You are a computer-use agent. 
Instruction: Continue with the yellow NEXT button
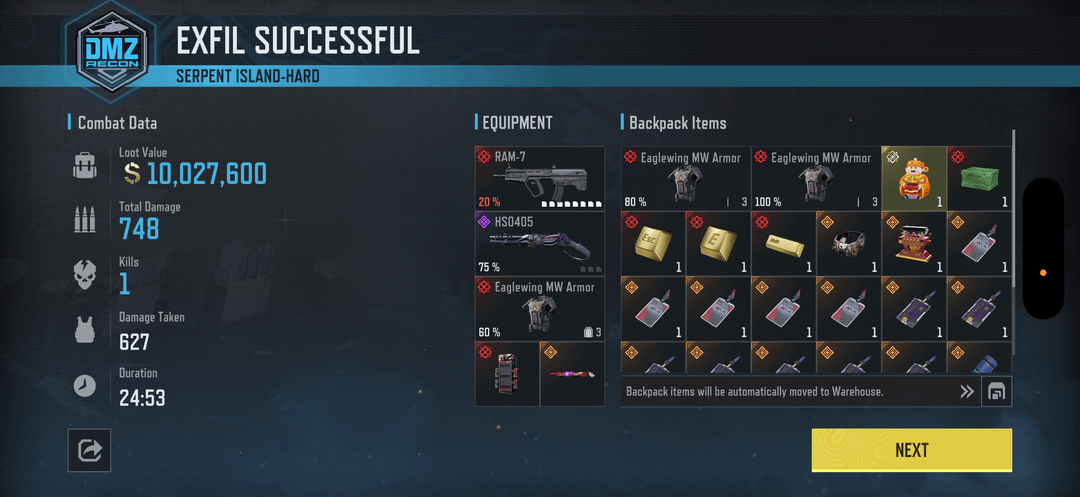pos(911,450)
